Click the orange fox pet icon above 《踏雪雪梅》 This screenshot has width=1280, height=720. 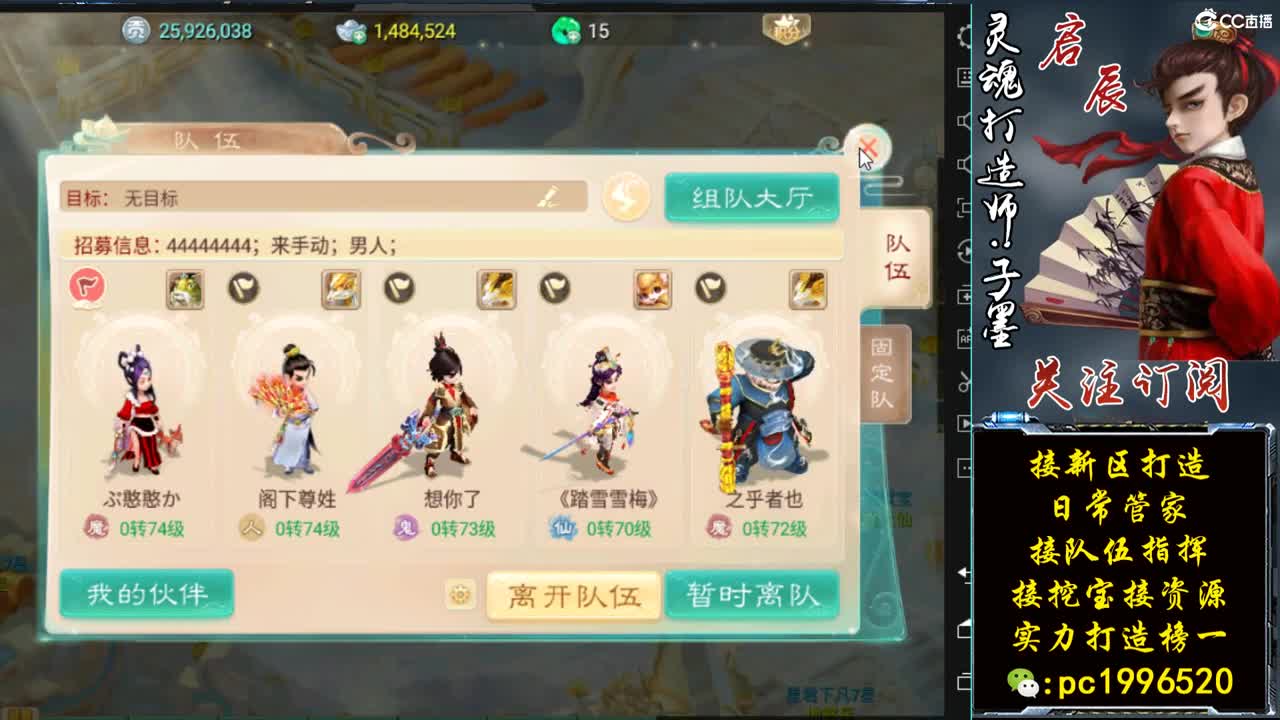652,290
